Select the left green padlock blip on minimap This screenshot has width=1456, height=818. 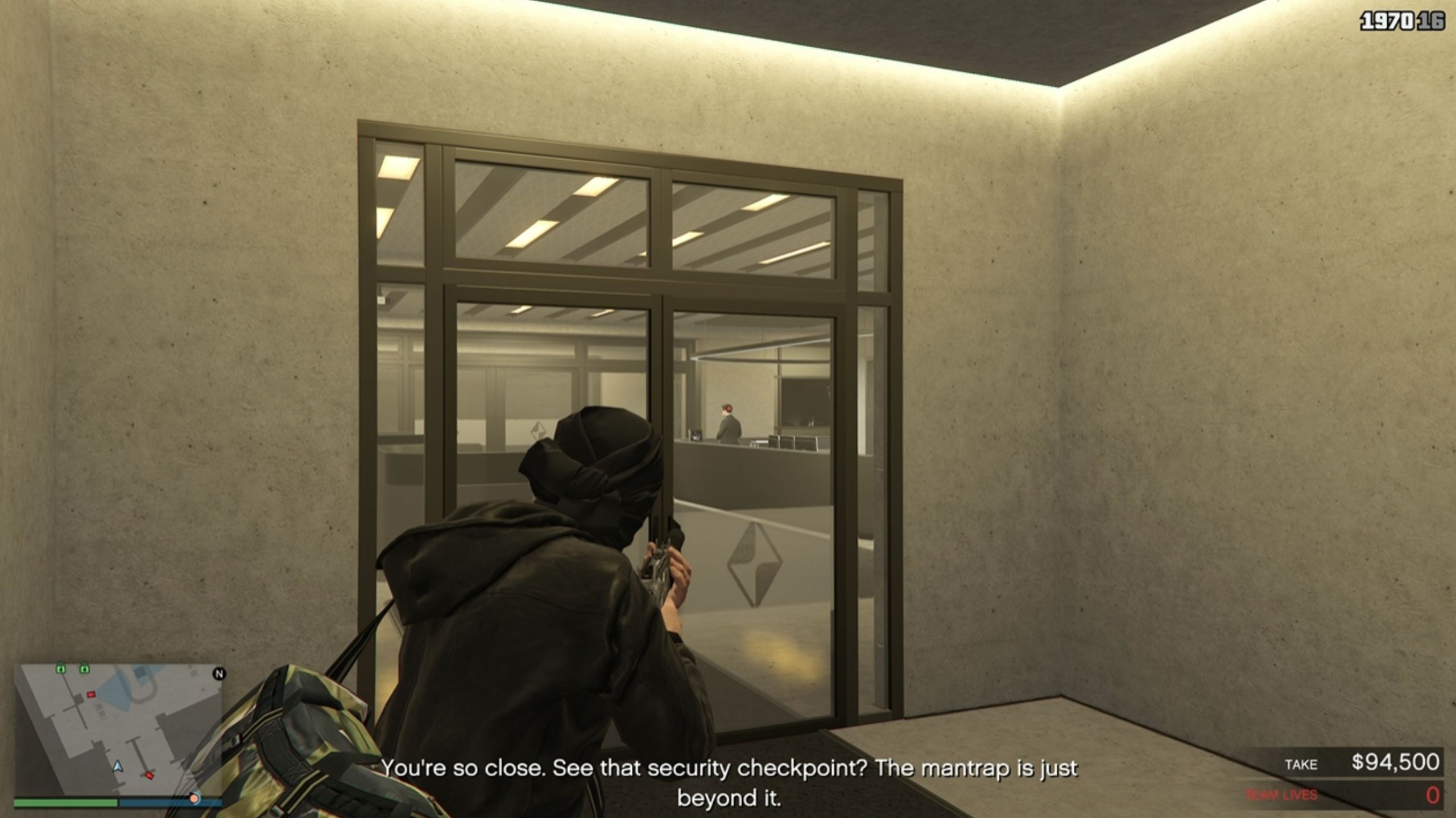point(61,668)
